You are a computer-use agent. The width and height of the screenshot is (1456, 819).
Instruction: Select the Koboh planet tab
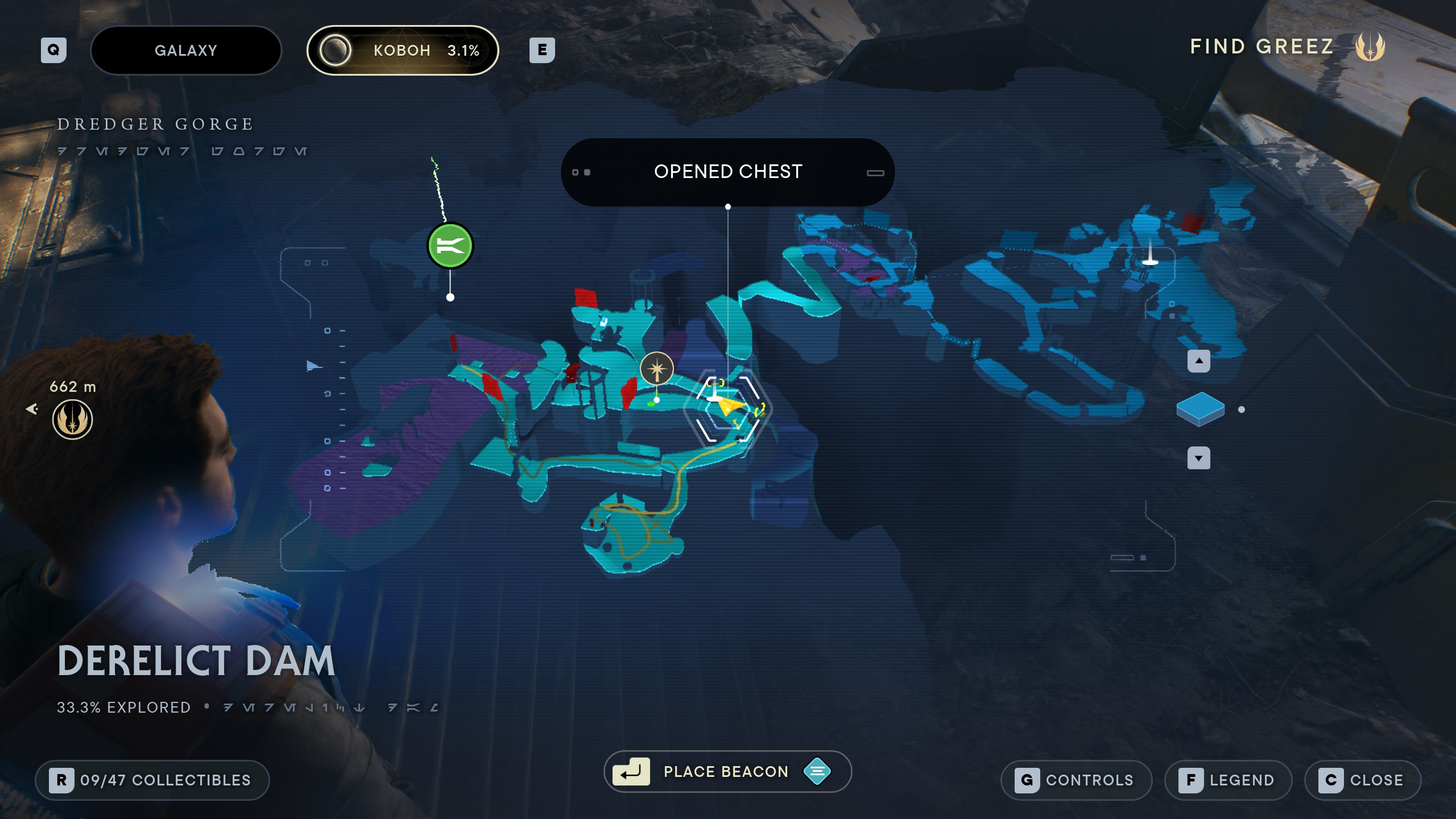click(x=403, y=50)
